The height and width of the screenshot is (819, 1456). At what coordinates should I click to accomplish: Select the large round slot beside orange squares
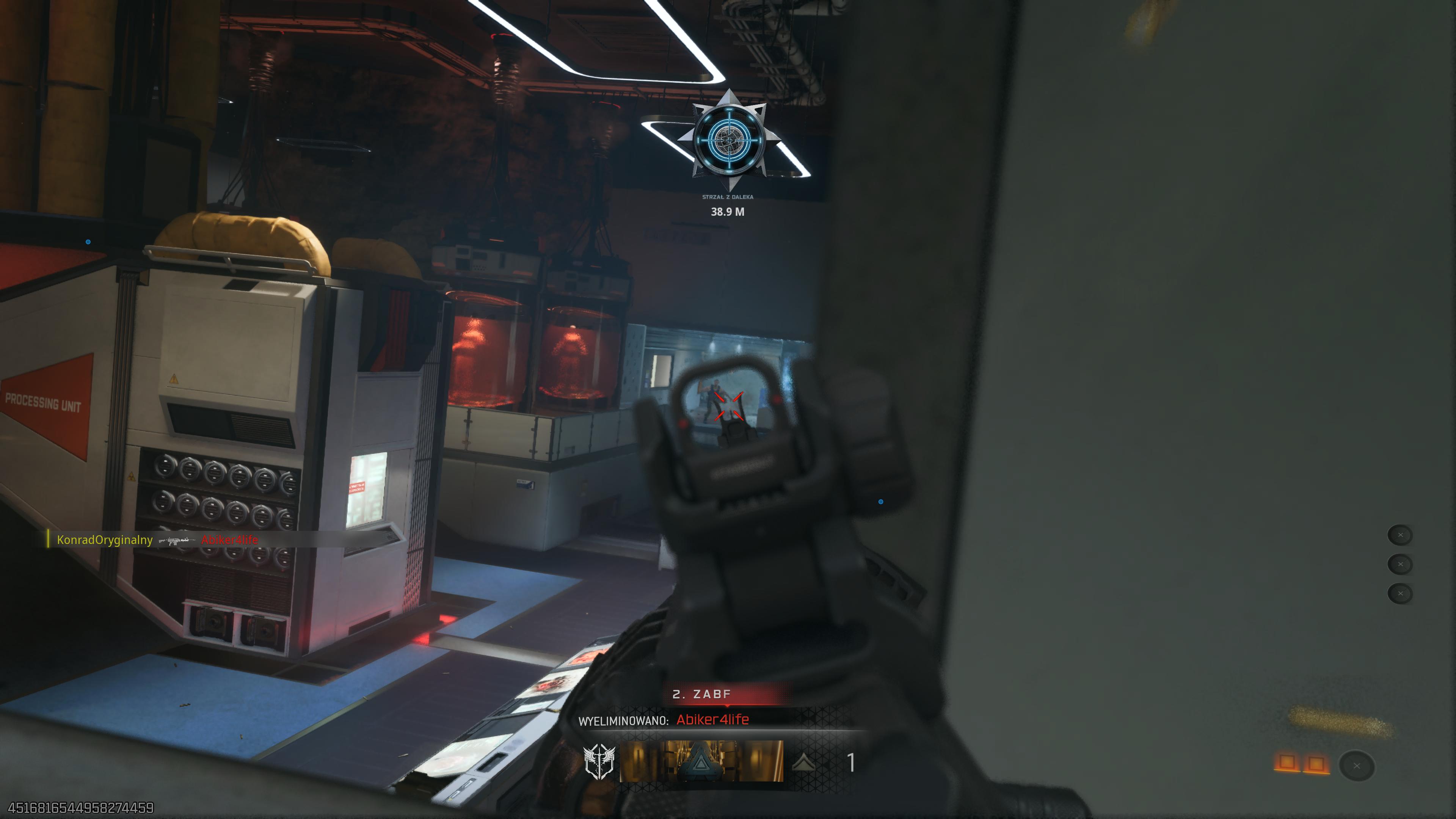coord(1357,766)
